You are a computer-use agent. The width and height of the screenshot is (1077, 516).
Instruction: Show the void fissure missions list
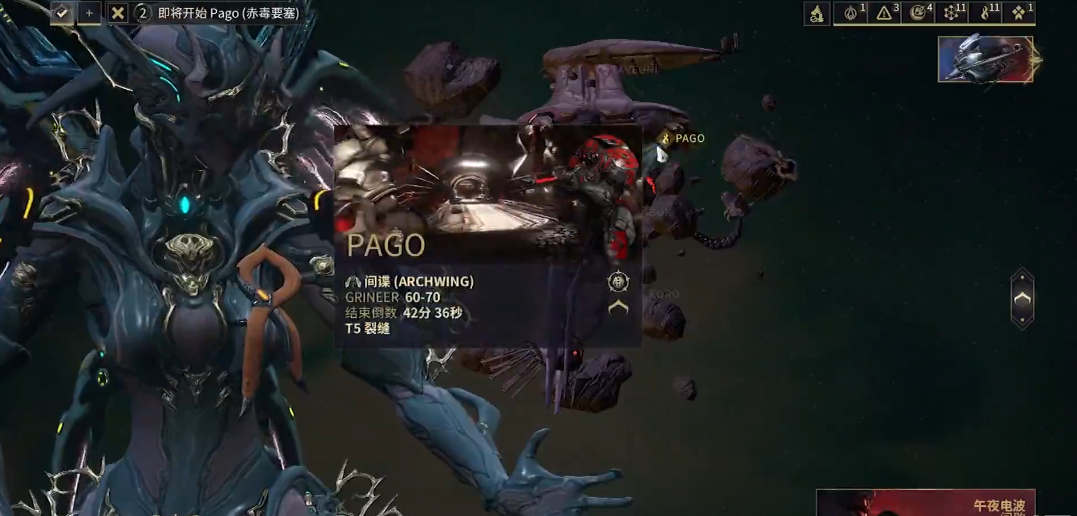918,13
